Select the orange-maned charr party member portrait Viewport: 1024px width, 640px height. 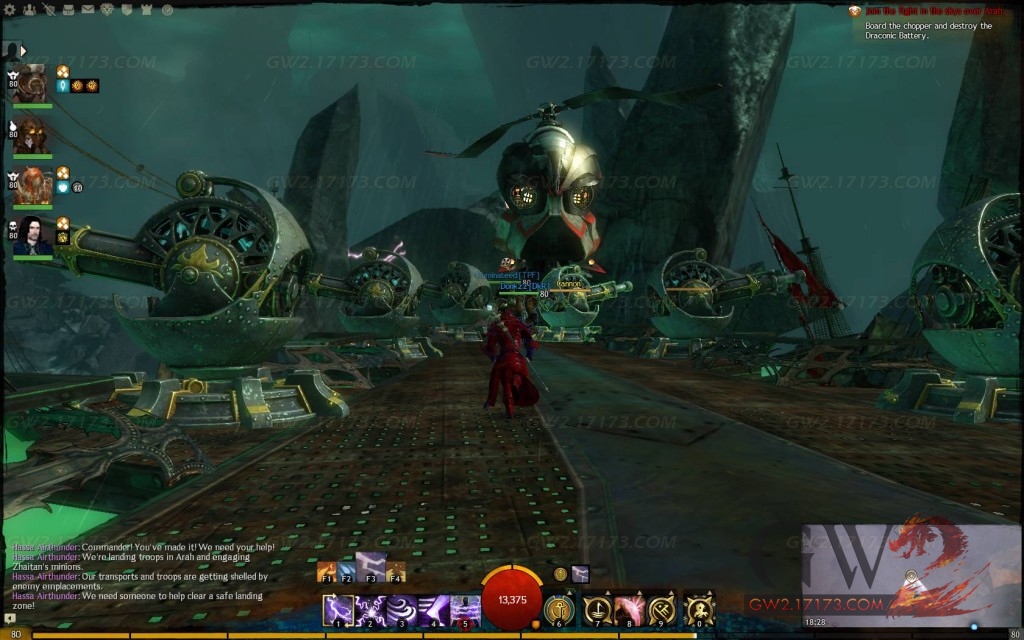[33, 185]
